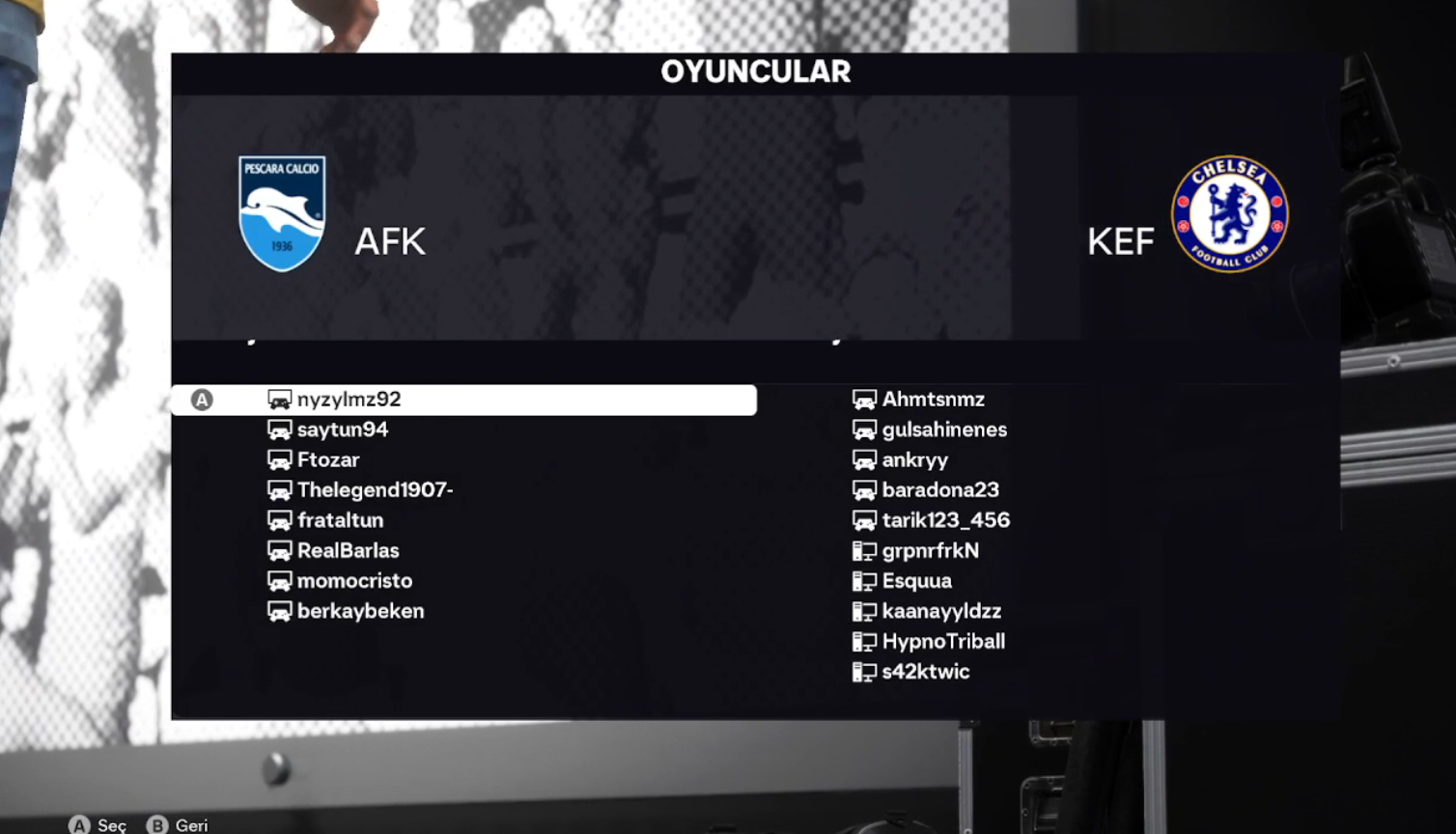Select Ftozar from the AFK team
Image resolution: width=1456 pixels, height=834 pixels.
point(328,460)
